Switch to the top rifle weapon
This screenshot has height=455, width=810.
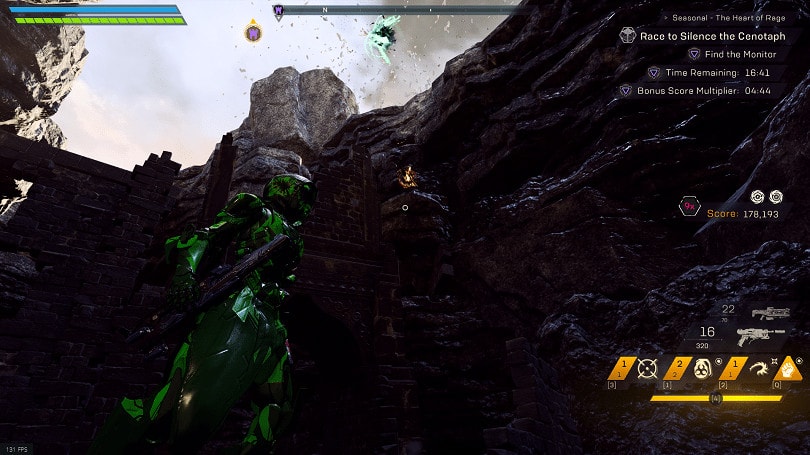click(x=770, y=313)
